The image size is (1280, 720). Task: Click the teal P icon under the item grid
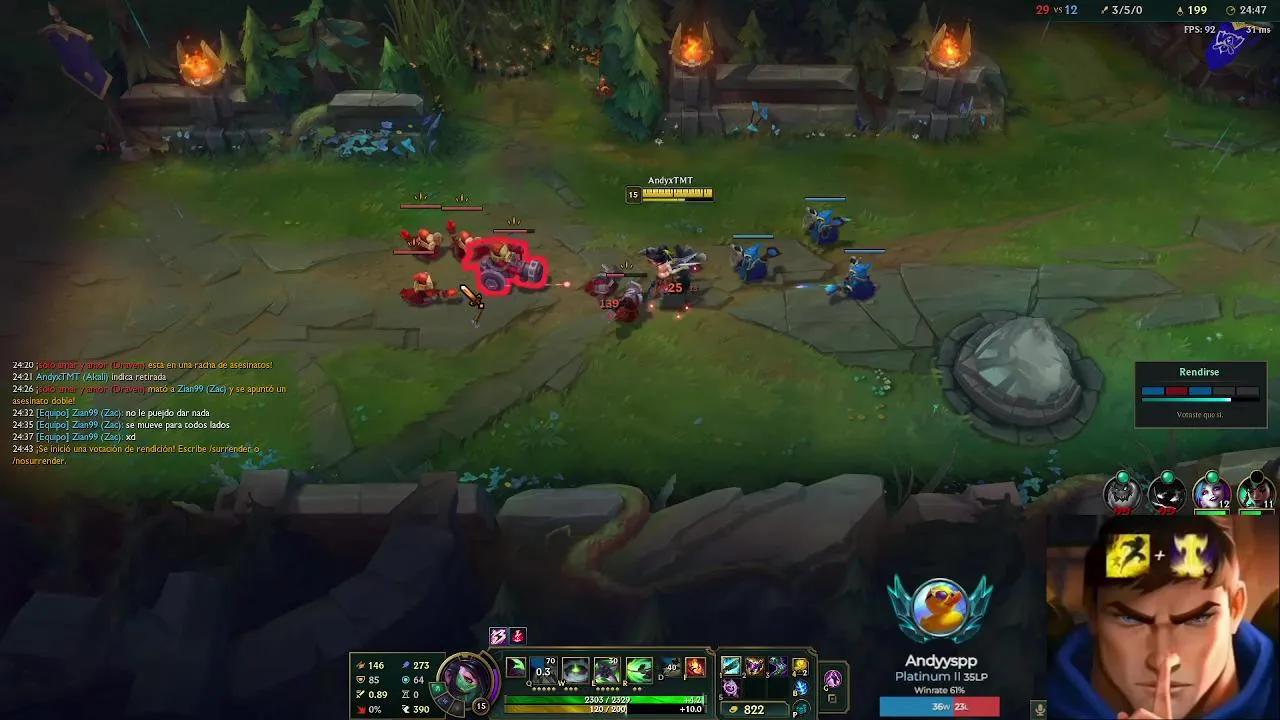800,707
